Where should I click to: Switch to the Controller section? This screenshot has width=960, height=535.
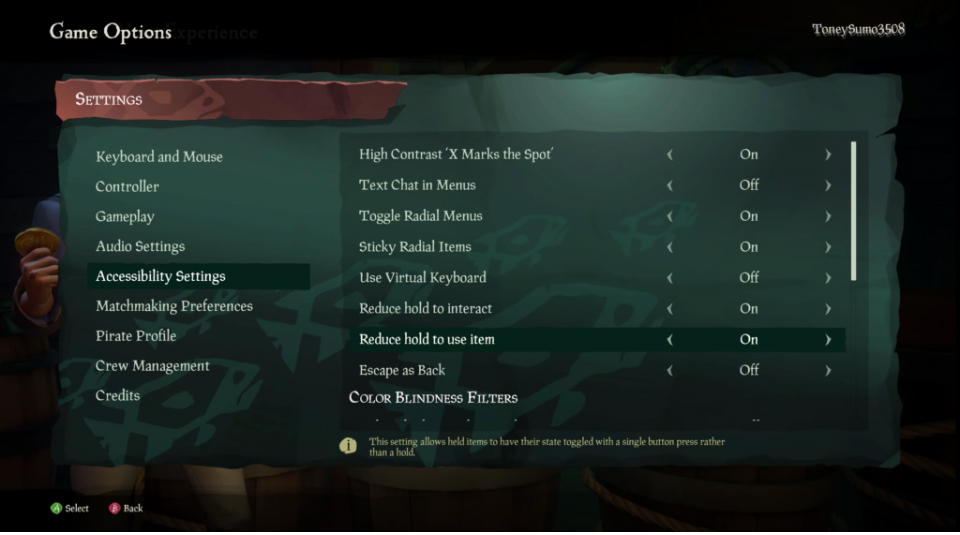(127, 187)
